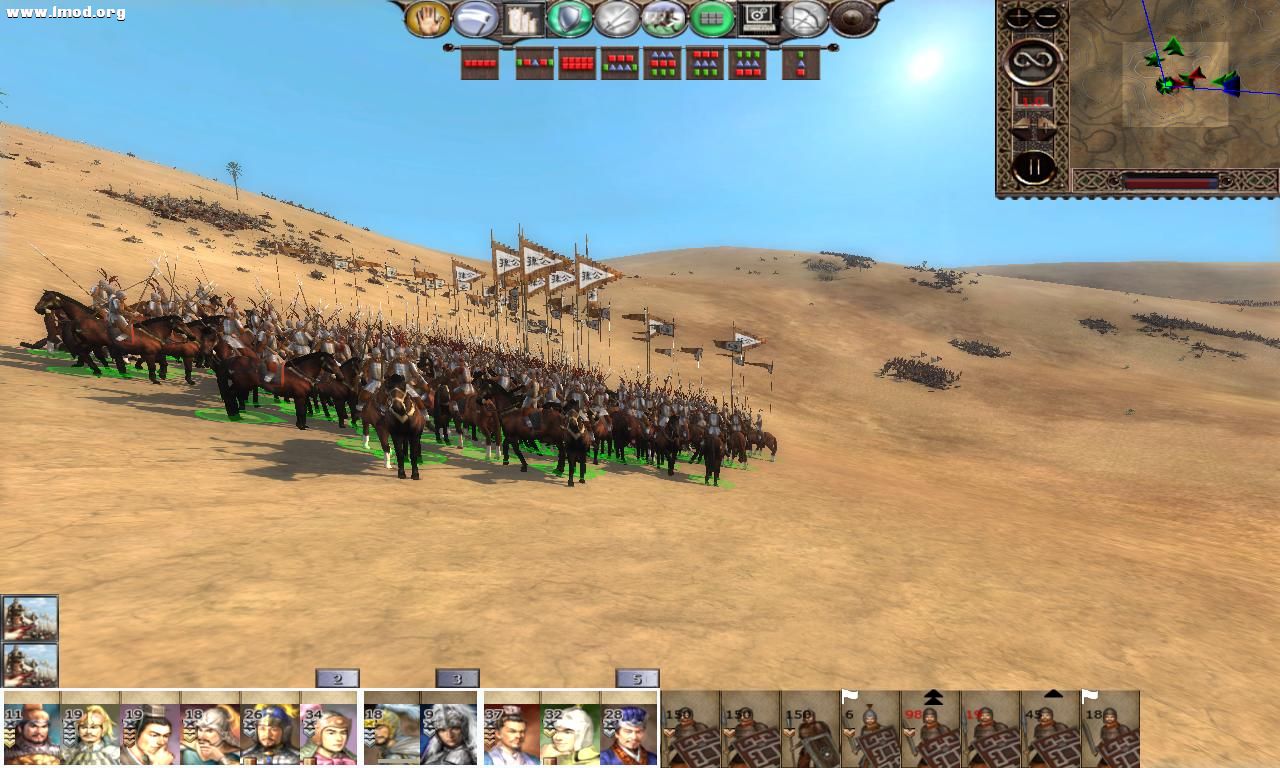This screenshot has width=1280, height=768.
Task: Click the battle camera view icon
Action: click(758, 18)
